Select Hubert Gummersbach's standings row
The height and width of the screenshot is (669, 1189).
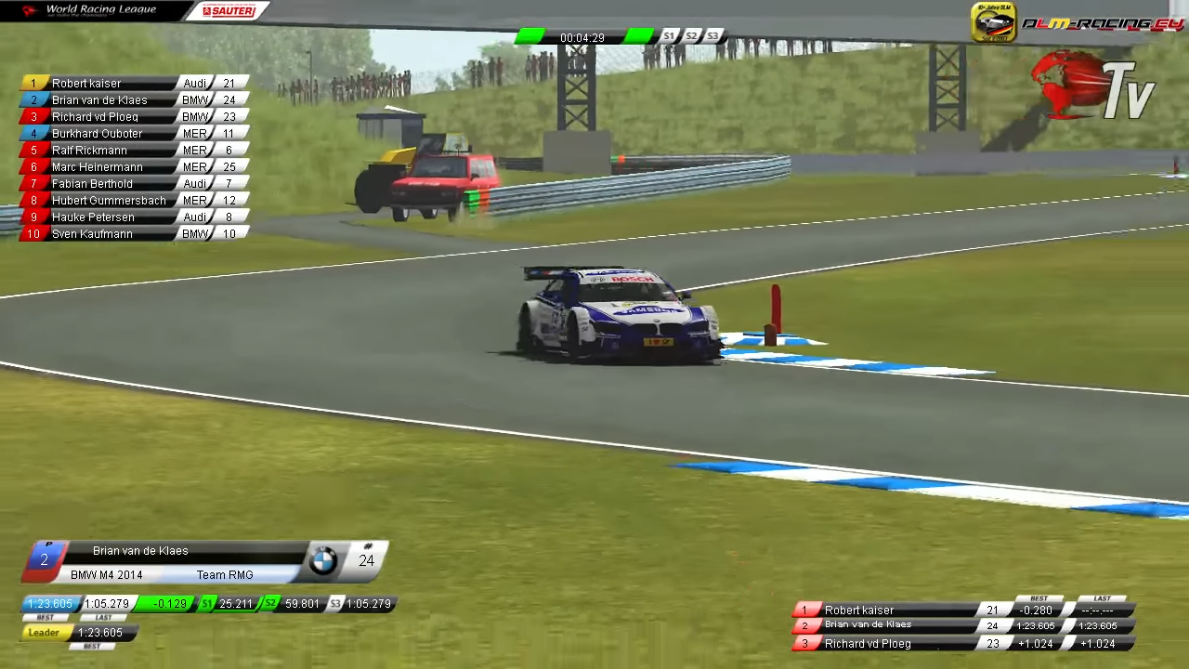click(x=108, y=201)
